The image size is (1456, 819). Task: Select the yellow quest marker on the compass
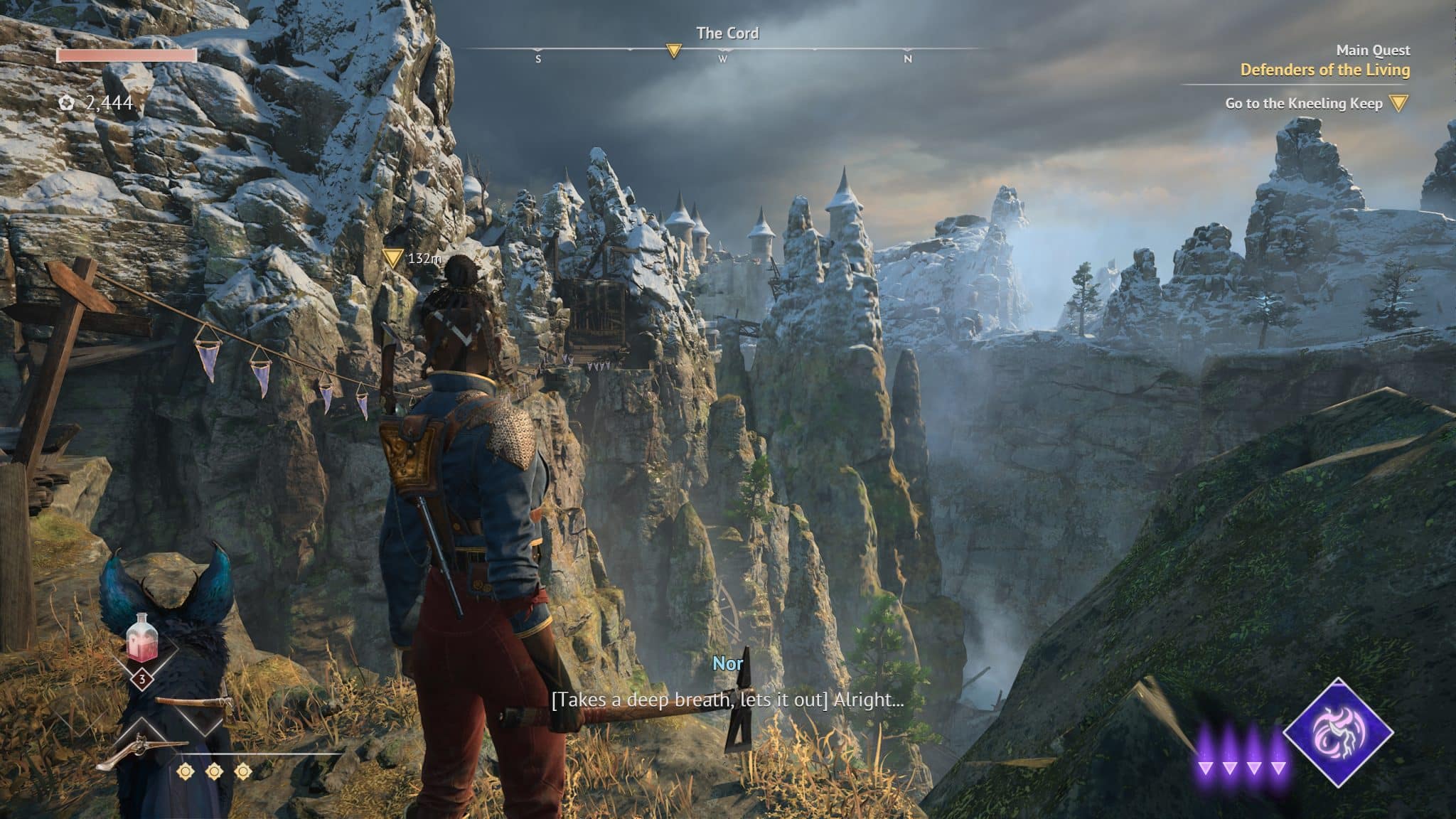point(673,50)
